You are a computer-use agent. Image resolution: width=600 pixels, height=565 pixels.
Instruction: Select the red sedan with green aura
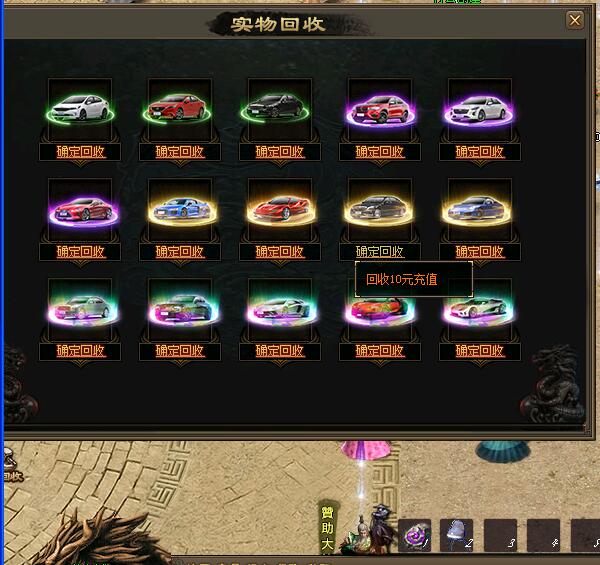point(180,107)
